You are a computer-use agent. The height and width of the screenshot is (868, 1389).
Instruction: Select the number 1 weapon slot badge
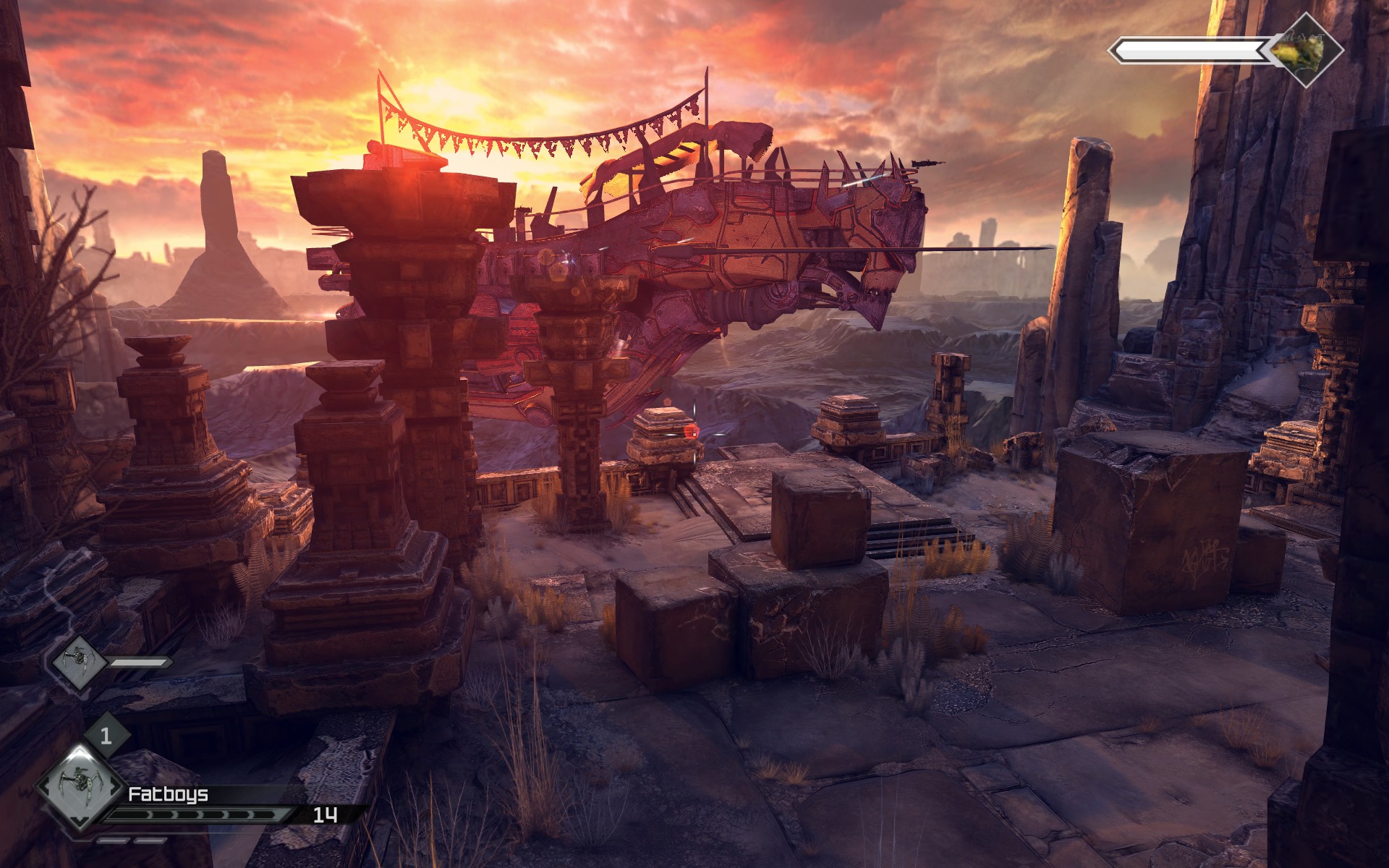coord(106,736)
